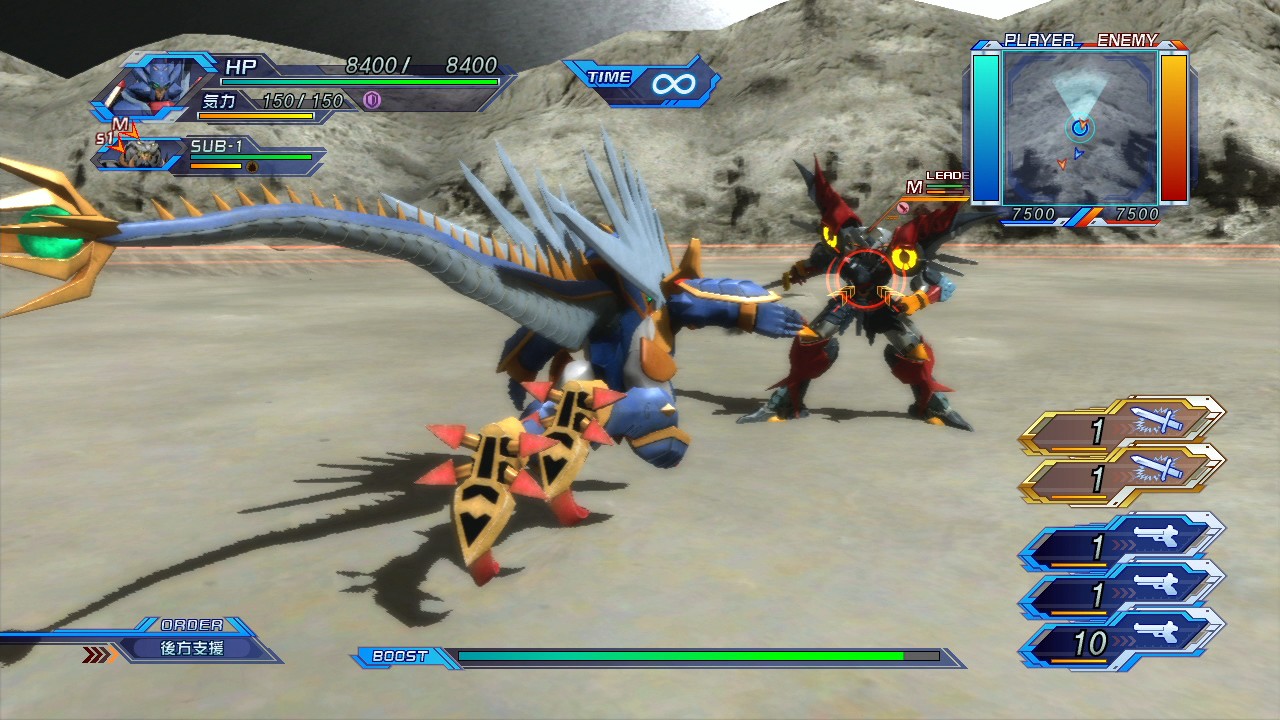The height and width of the screenshot is (720, 1280).
Task: Click the radar minimap
Action: pyautogui.click(x=1080, y=126)
